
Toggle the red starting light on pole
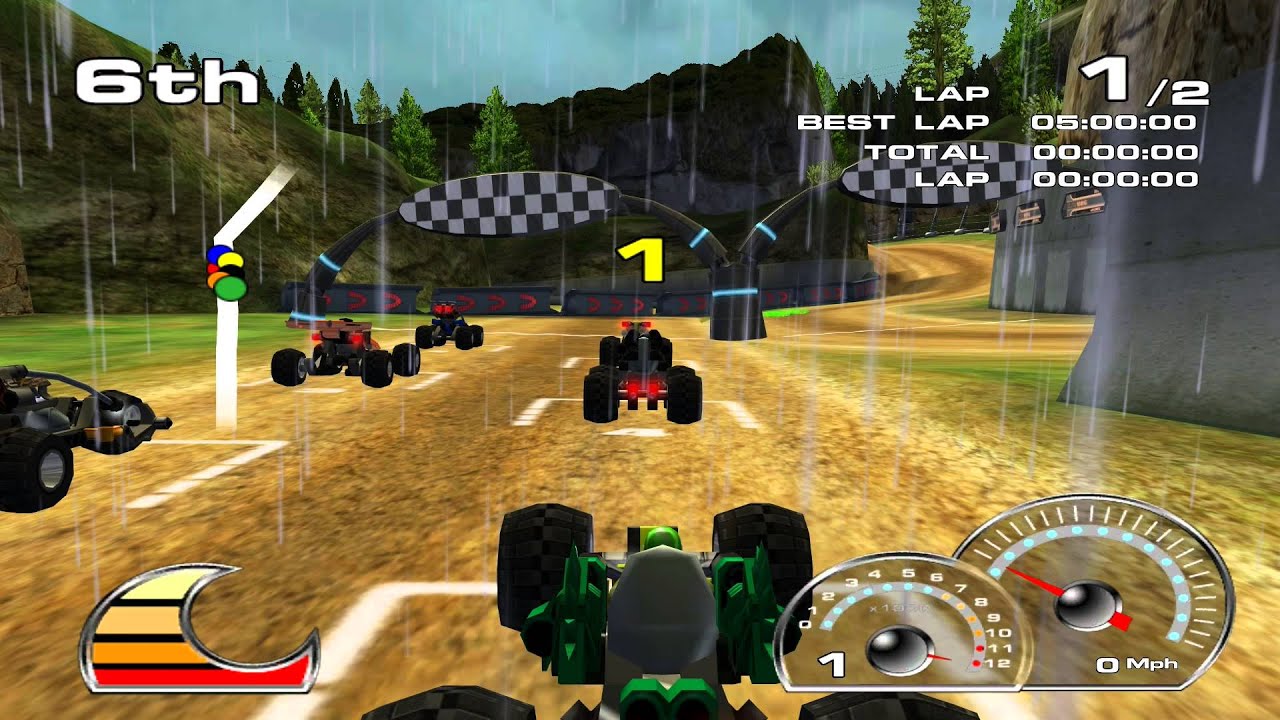tap(212, 267)
